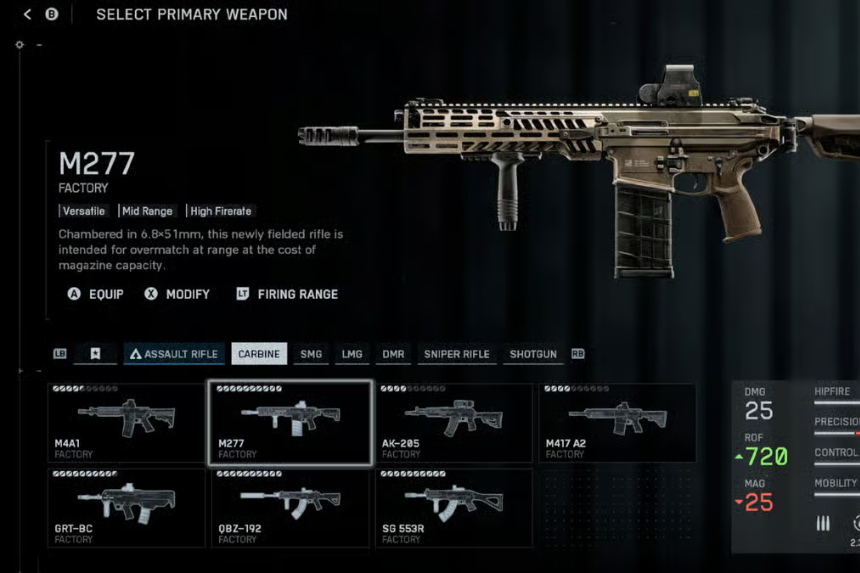Choose the SG 553R weapon tile
The height and width of the screenshot is (573, 860).
tap(454, 507)
